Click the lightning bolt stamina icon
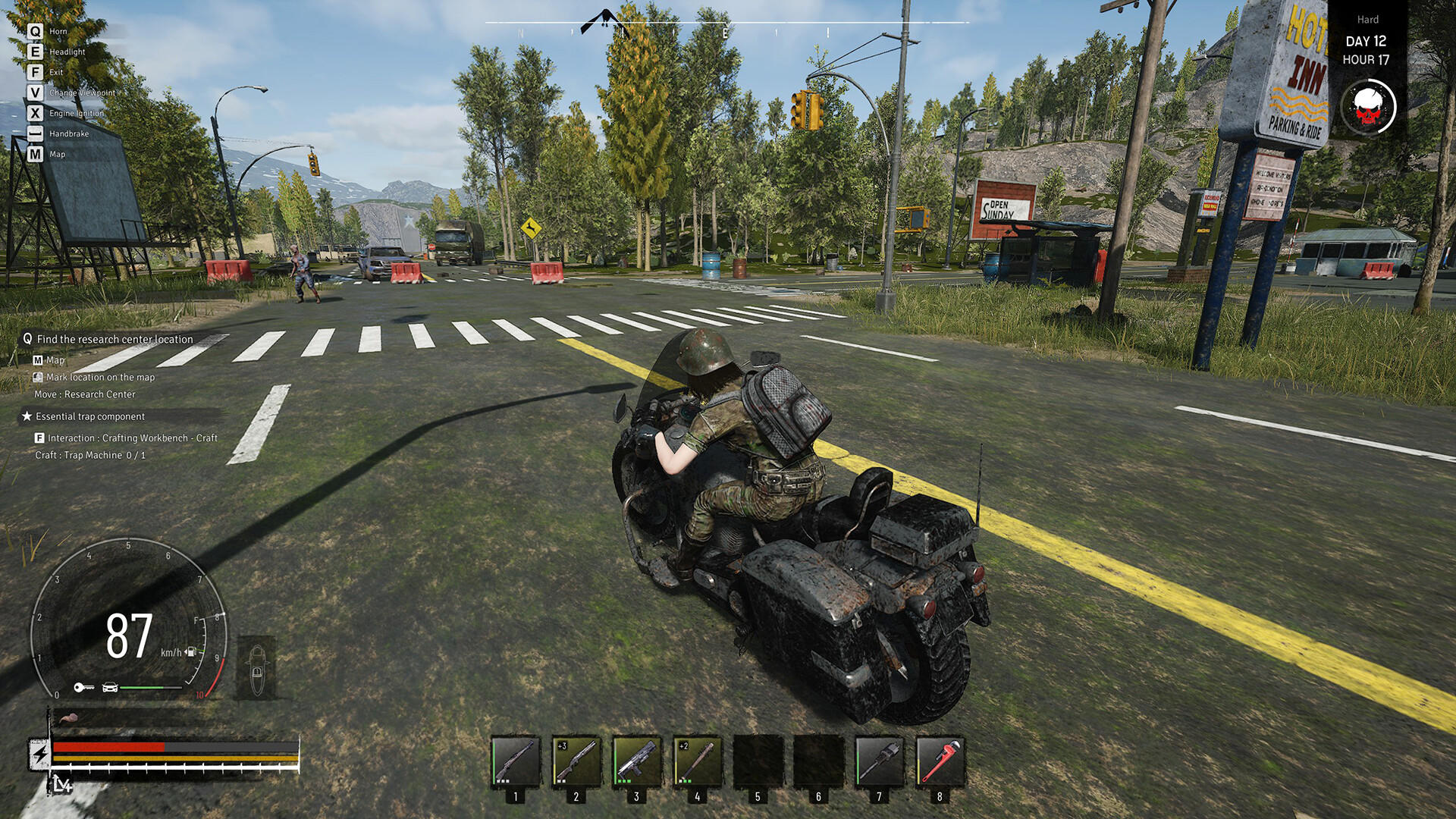 (39, 753)
